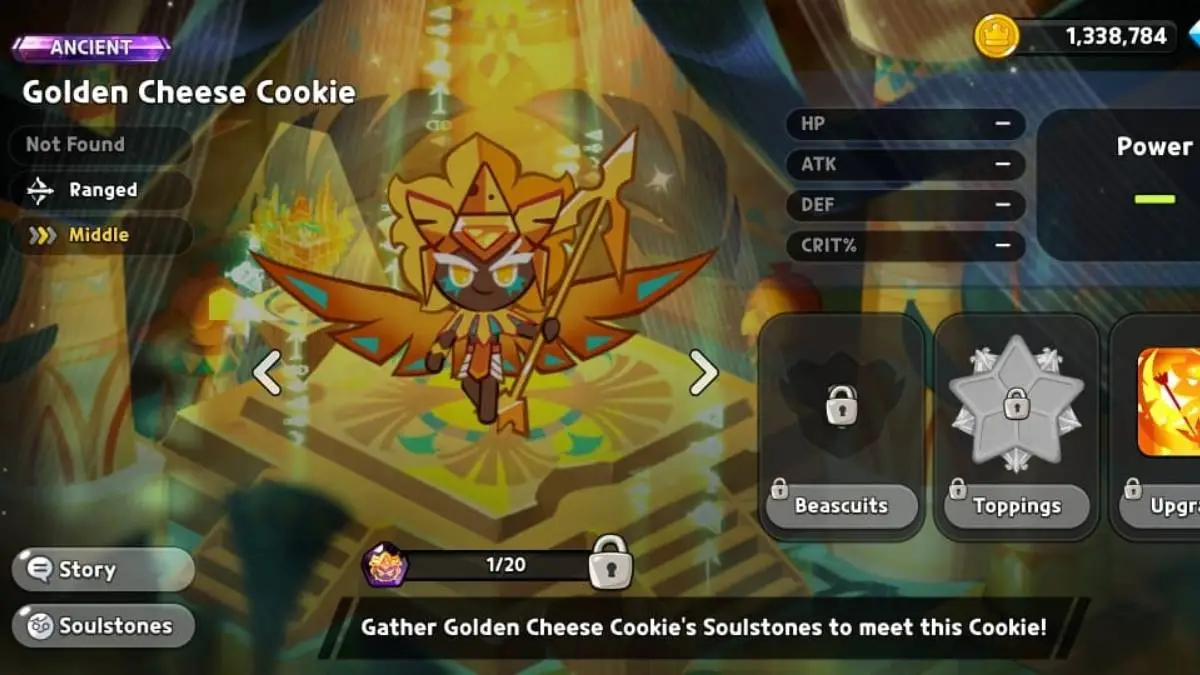Tap the Ancient rarity badge
The width and height of the screenshot is (1200, 675).
(91, 48)
